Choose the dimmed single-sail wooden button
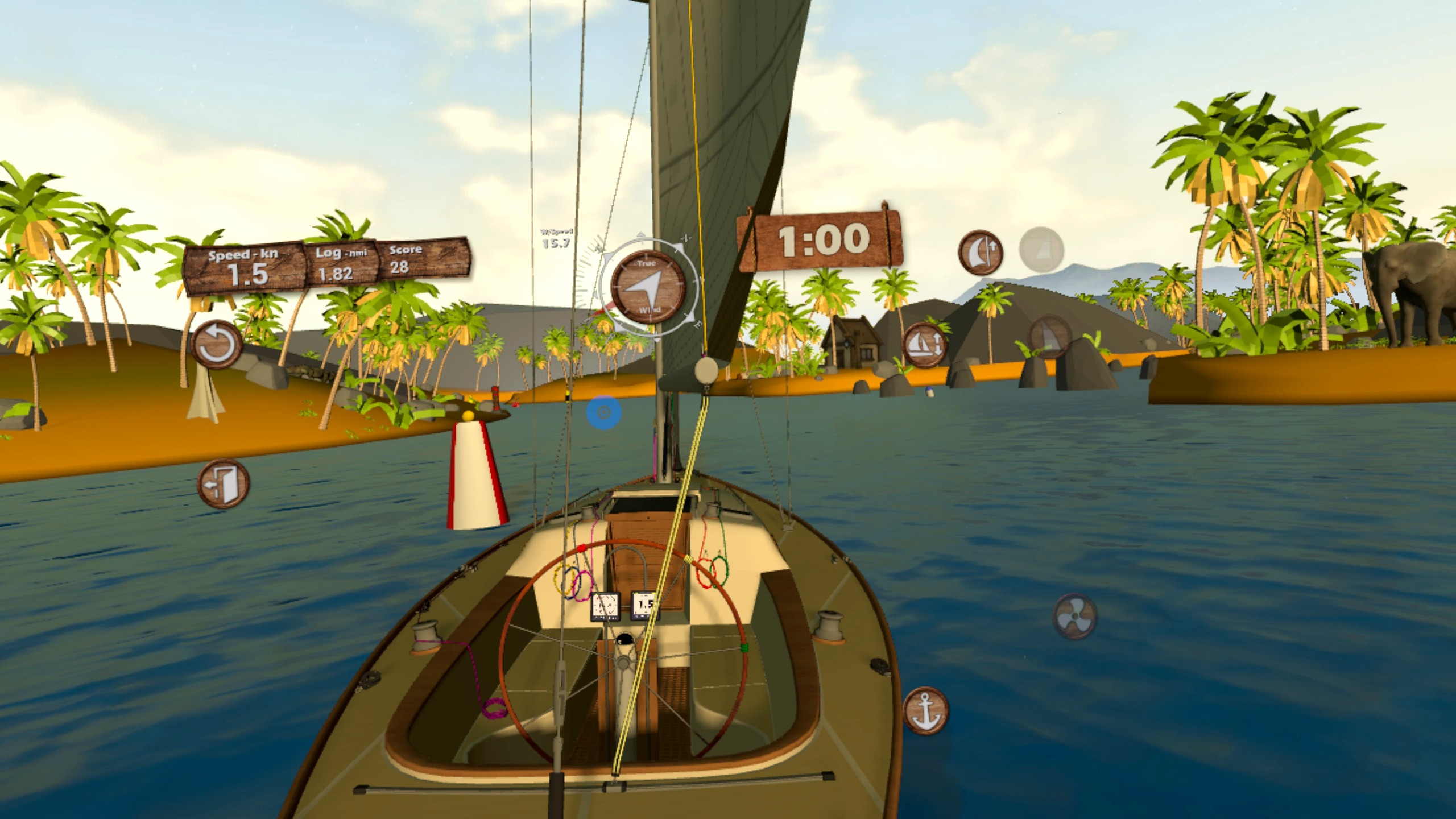This screenshot has height=819, width=1456. (x=1050, y=337)
